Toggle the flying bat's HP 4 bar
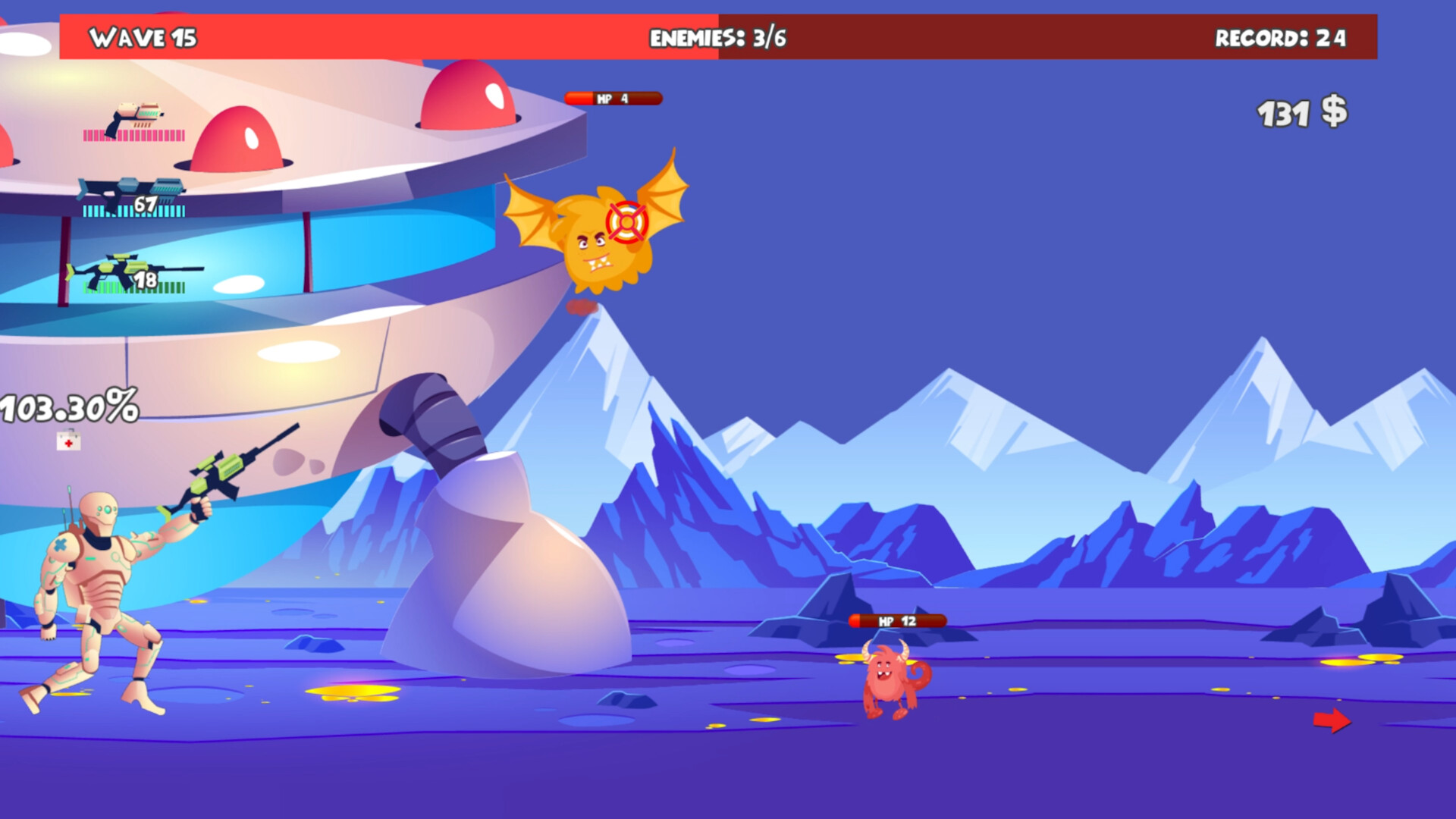 [x=613, y=97]
